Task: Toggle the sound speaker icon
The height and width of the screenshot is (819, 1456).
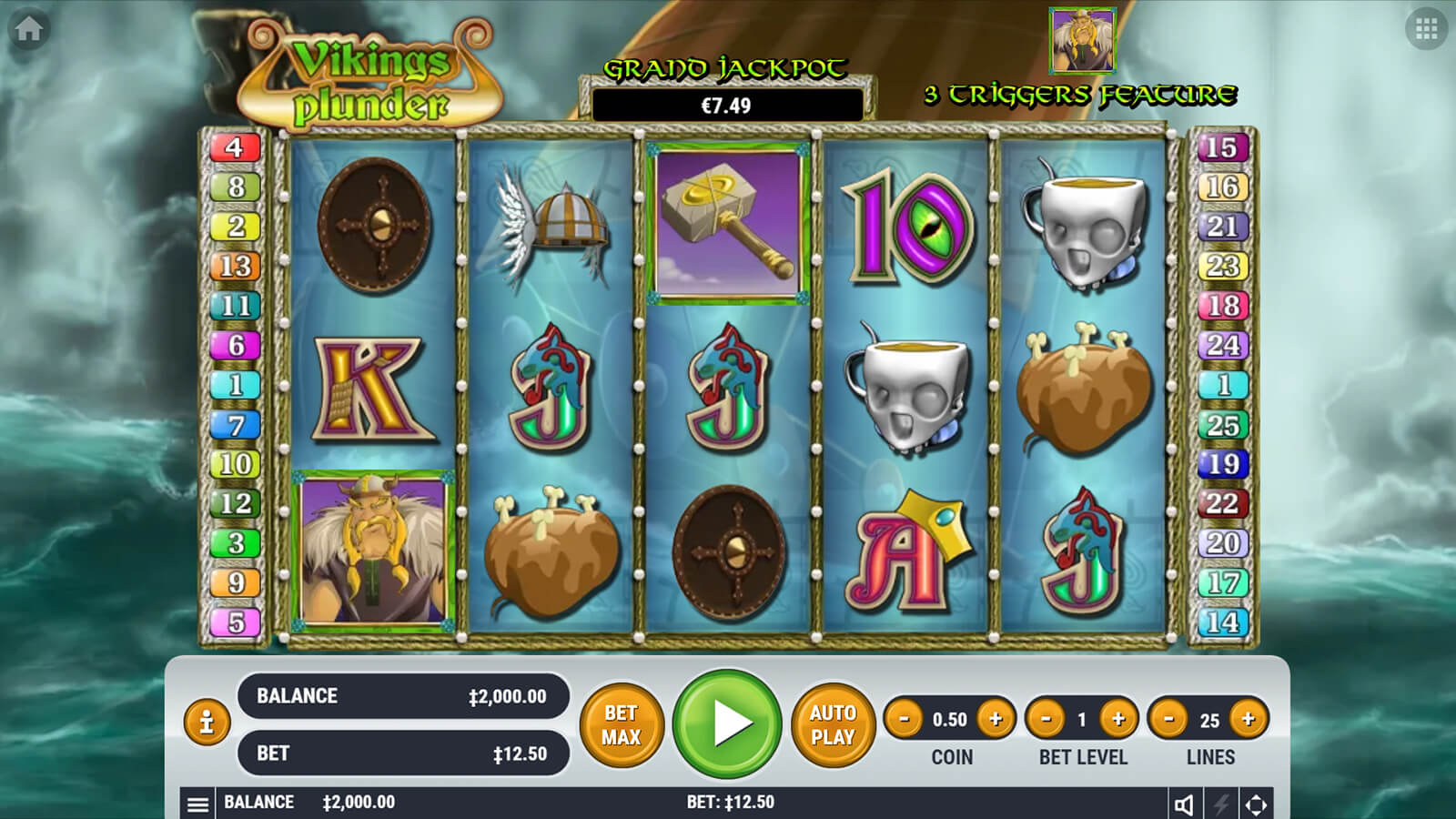Action: 1184,804
